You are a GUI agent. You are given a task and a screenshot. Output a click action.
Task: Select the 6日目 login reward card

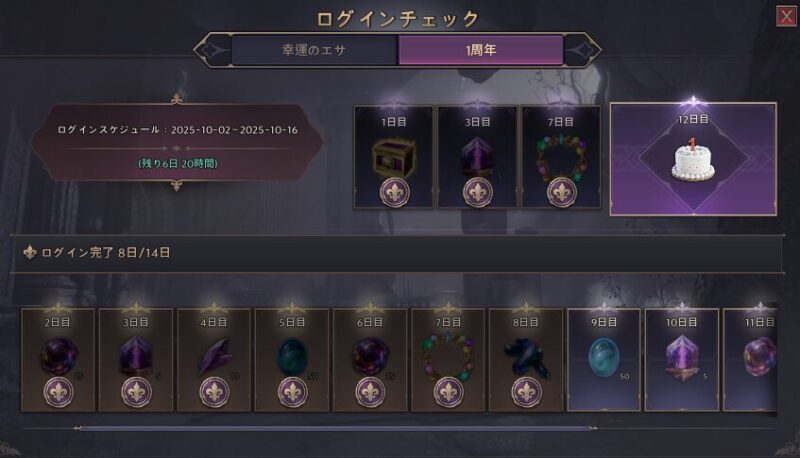click(370, 360)
